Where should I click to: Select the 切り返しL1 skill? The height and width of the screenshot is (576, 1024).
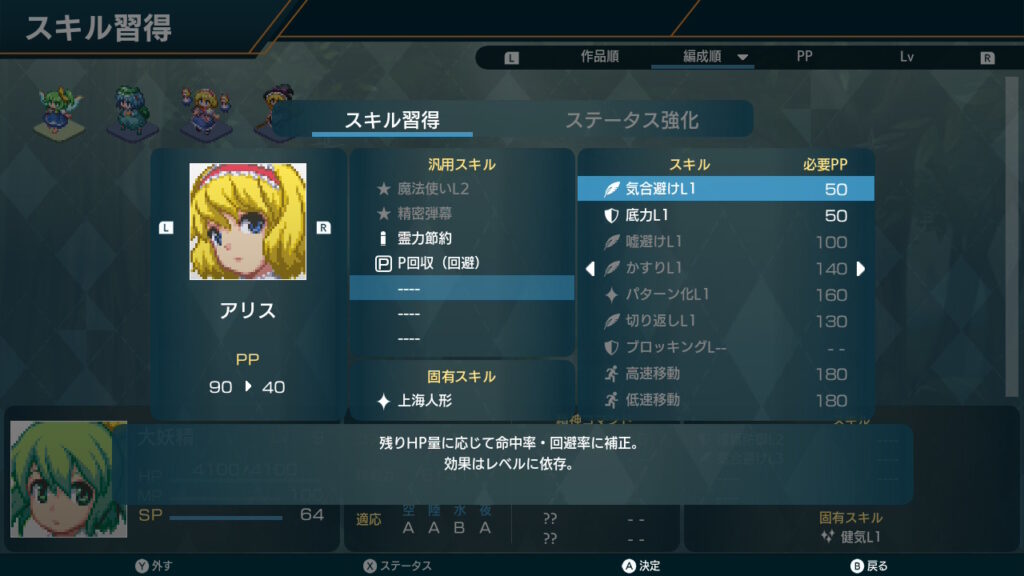pyautogui.click(x=725, y=321)
